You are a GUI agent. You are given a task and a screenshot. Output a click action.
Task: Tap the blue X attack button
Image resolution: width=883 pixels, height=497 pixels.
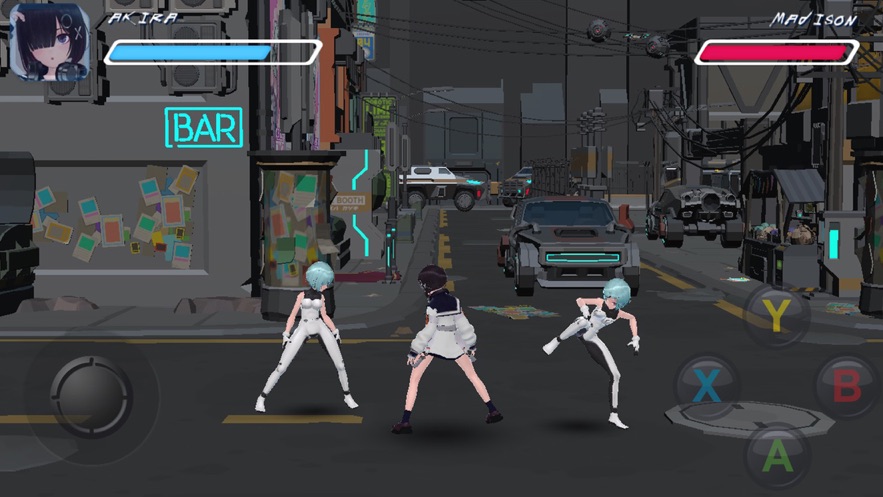click(x=707, y=385)
